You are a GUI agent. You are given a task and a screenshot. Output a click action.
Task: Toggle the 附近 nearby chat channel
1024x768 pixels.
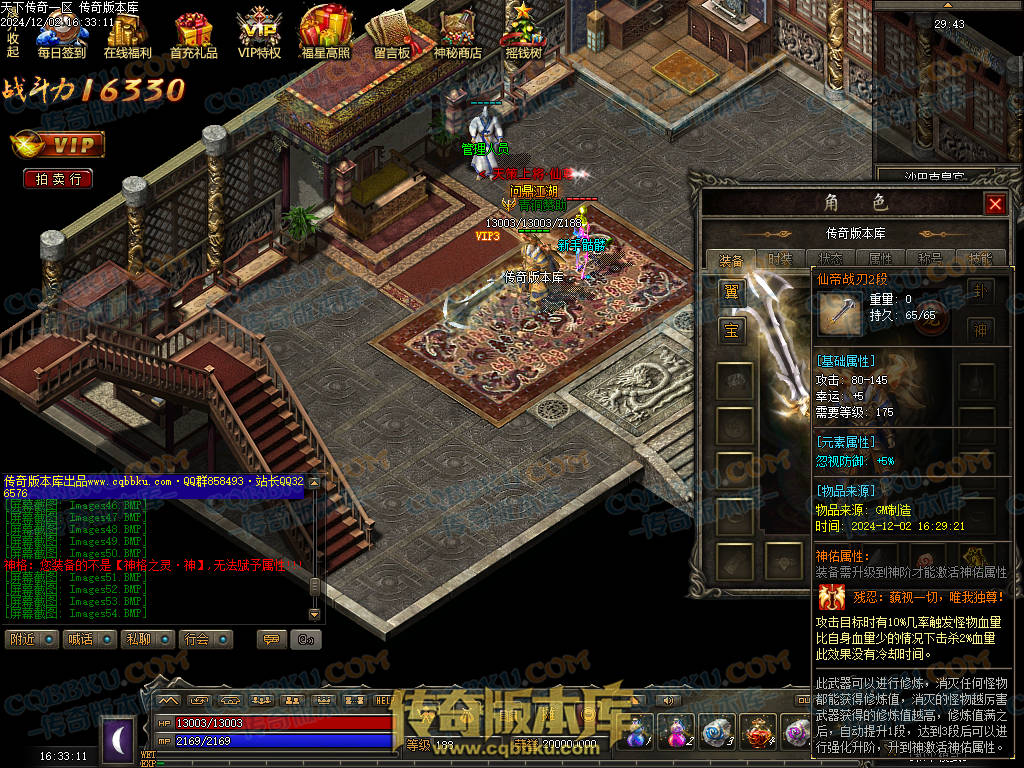(32, 639)
